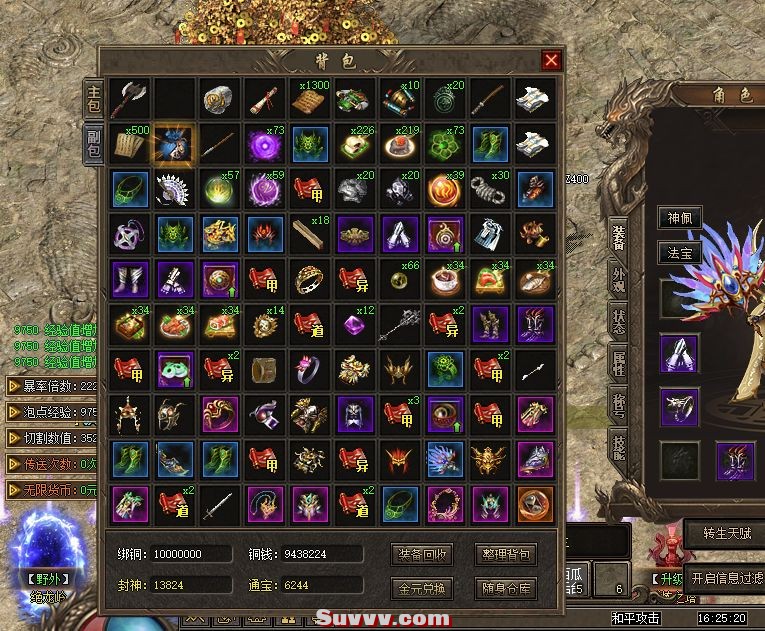The height and width of the screenshot is (631, 765).
Task: Sort the bag with 整理背包
Action: (507, 553)
